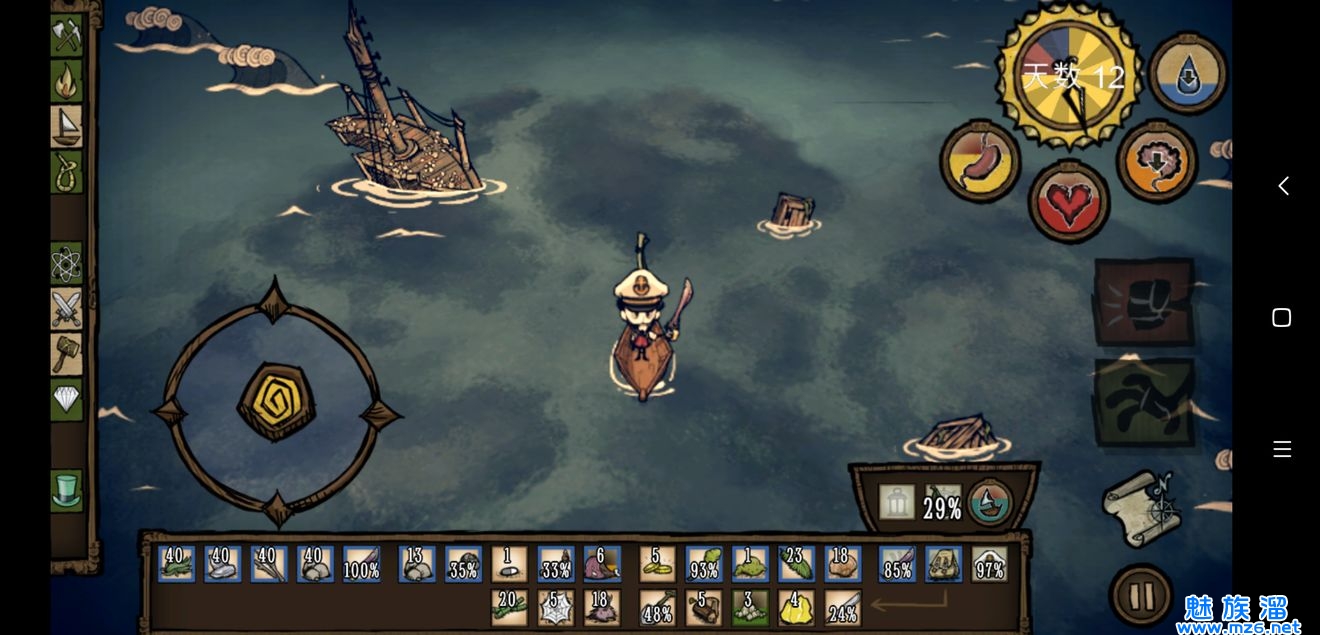Switch to the Science atom crafting tab
The image size is (1320, 635).
tap(66, 264)
